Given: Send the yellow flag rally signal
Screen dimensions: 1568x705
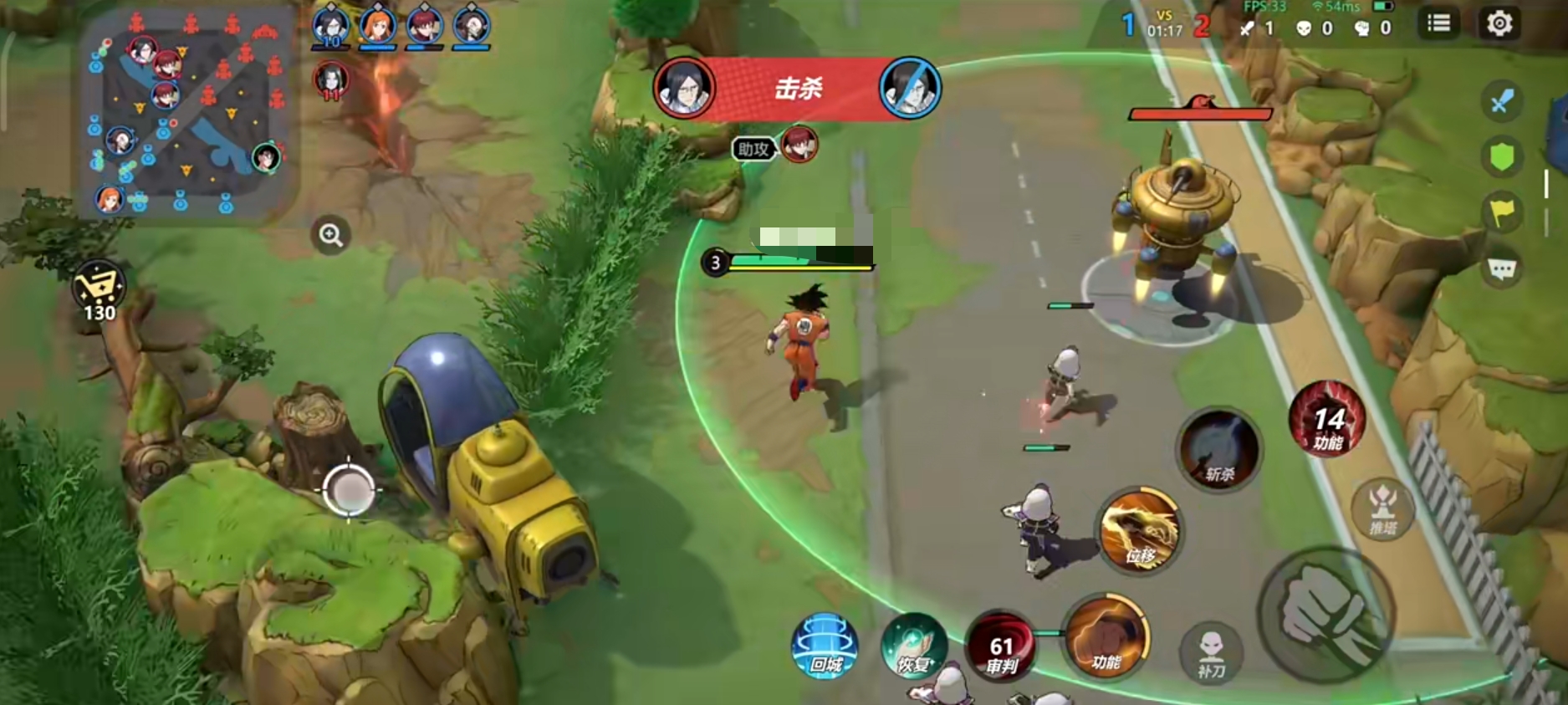Looking at the screenshot, I should click(1502, 212).
